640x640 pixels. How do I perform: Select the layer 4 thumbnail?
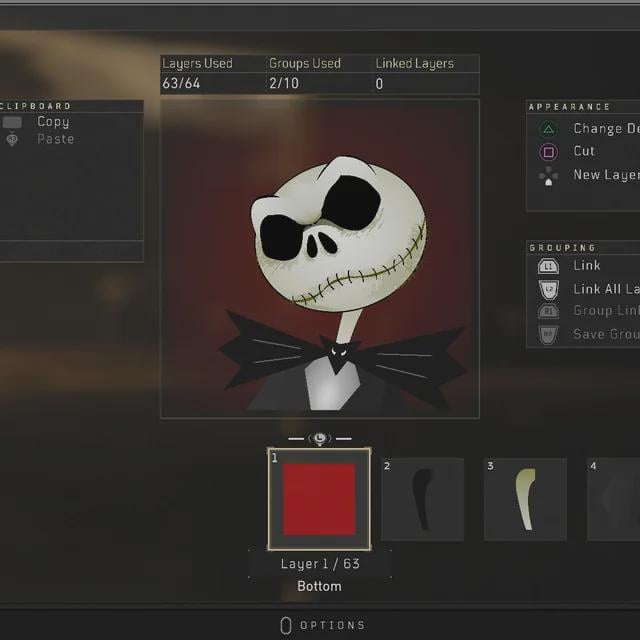pos(614,499)
